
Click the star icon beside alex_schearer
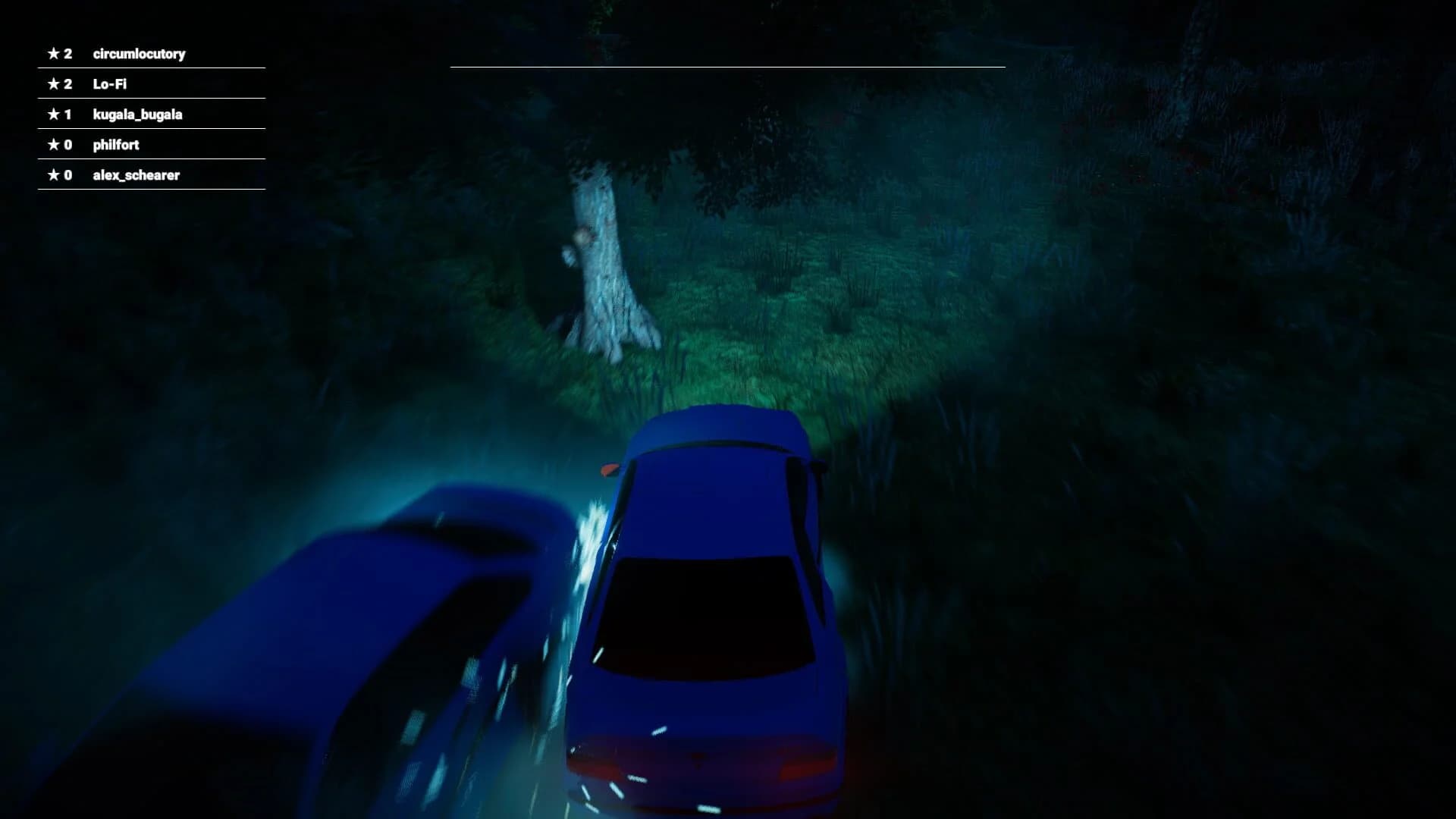click(x=54, y=174)
